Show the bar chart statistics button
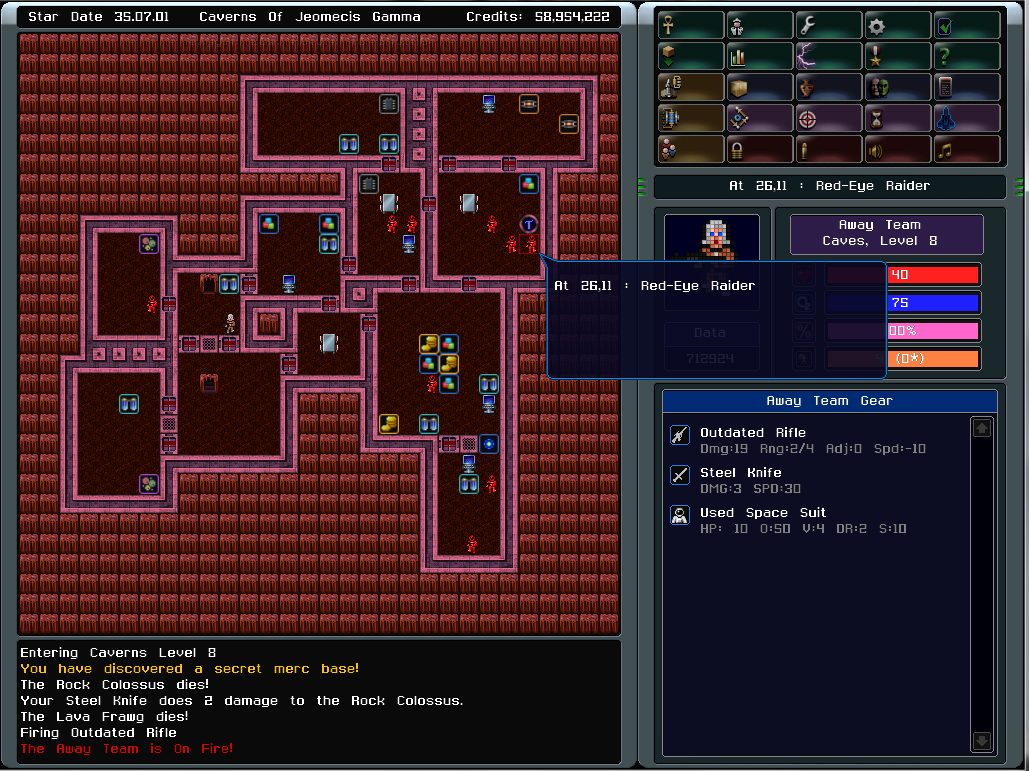The height and width of the screenshot is (771, 1029). pyautogui.click(x=760, y=57)
